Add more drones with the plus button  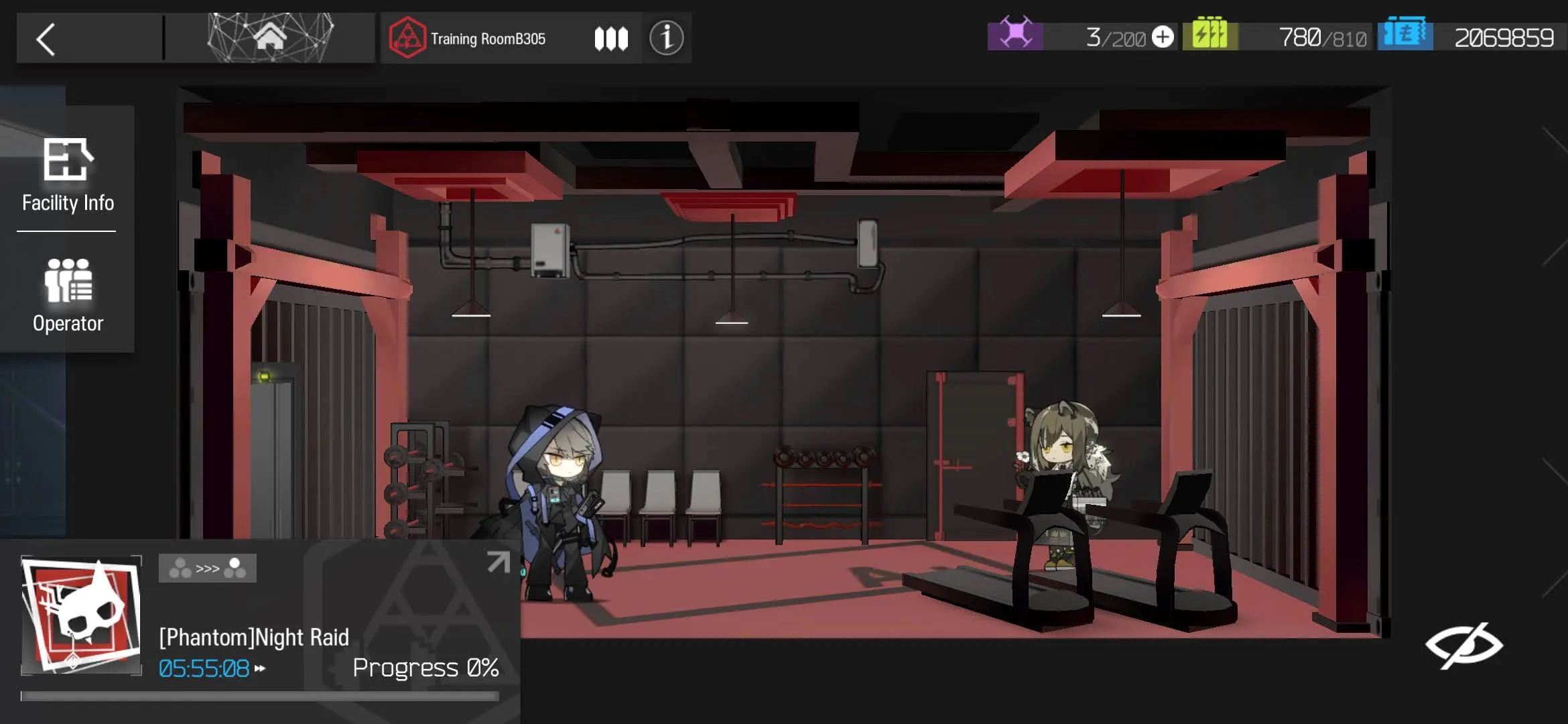point(1163,37)
